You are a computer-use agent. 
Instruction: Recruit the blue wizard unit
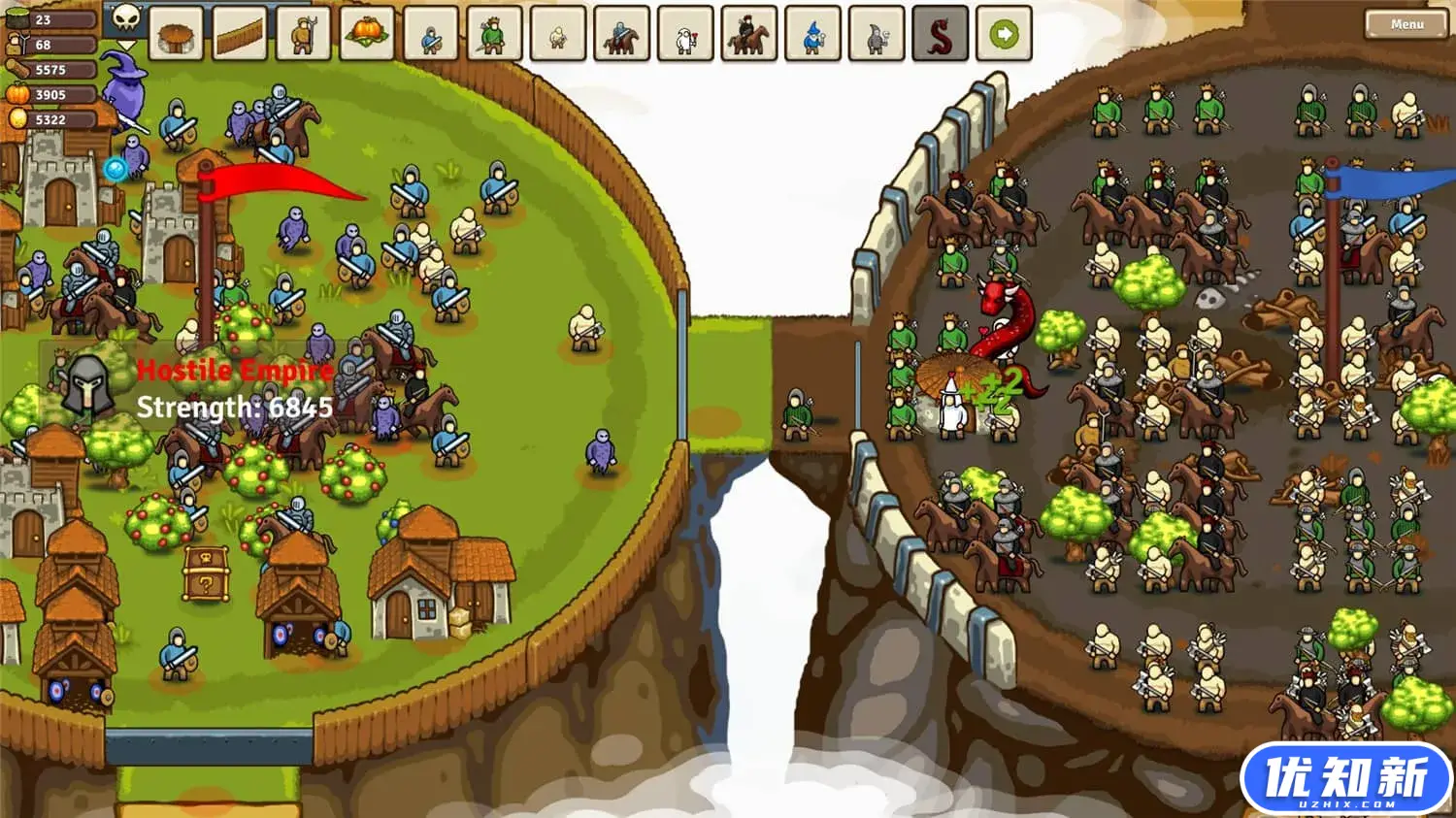tap(812, 35)
